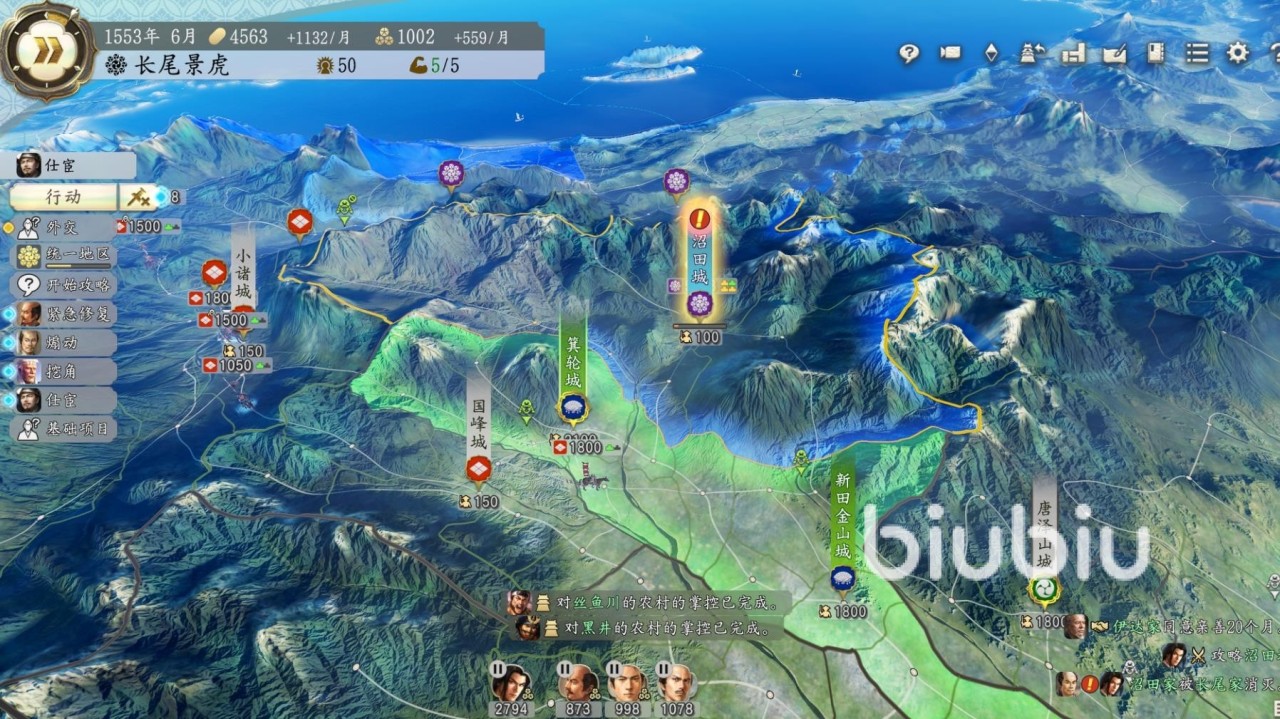Screen dimensions: 1280x719
Task: Select the paused officer portrait showing 2794
Action: [510, 683]
